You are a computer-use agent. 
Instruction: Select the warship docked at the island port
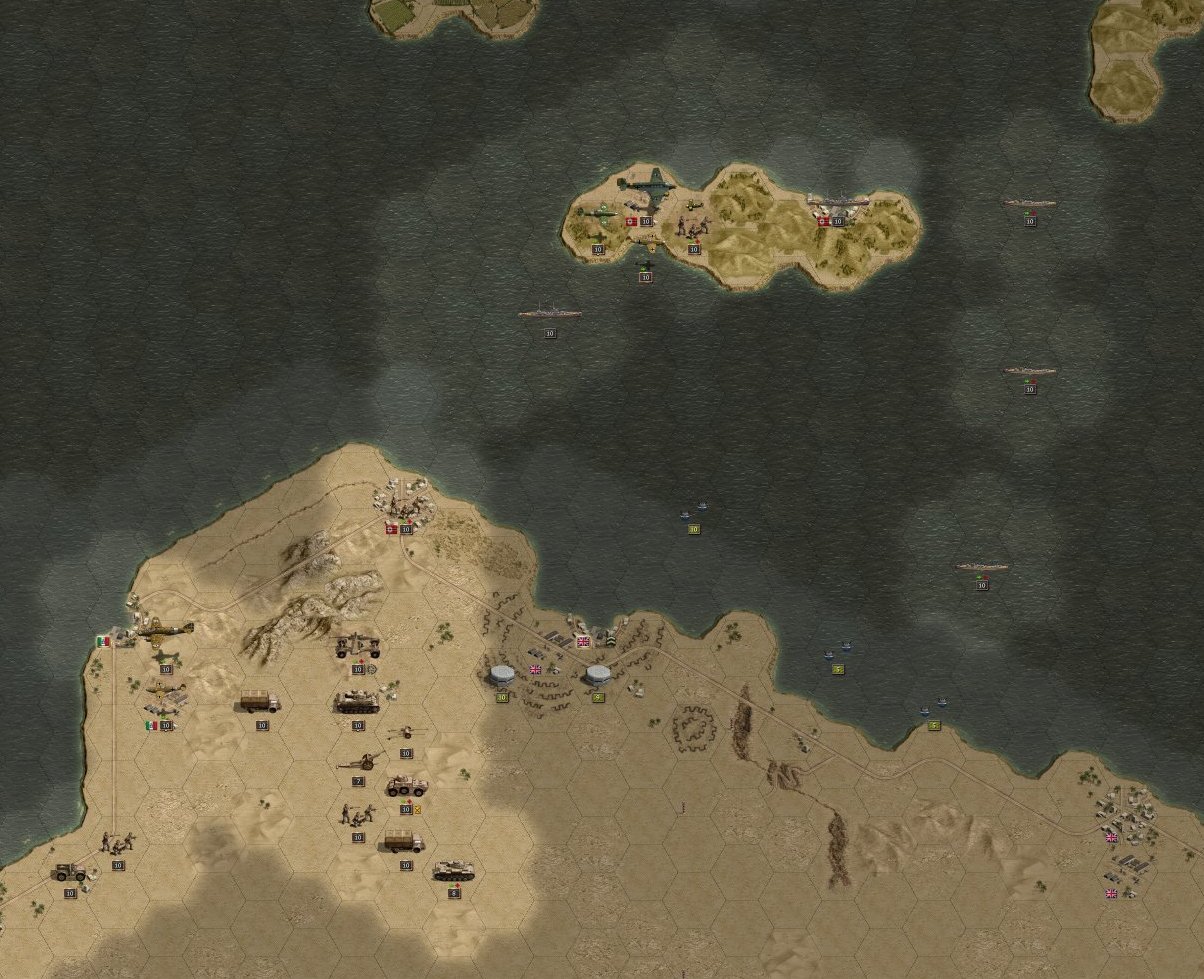838,203
